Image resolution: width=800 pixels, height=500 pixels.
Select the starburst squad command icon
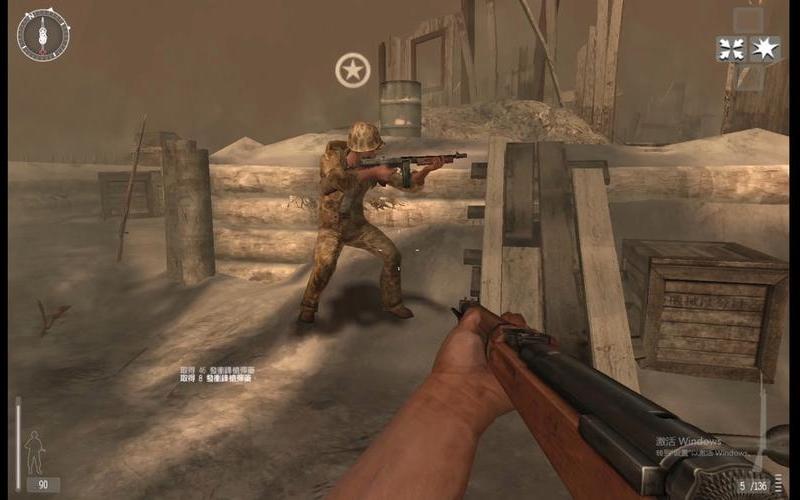(x=765, y=48)
